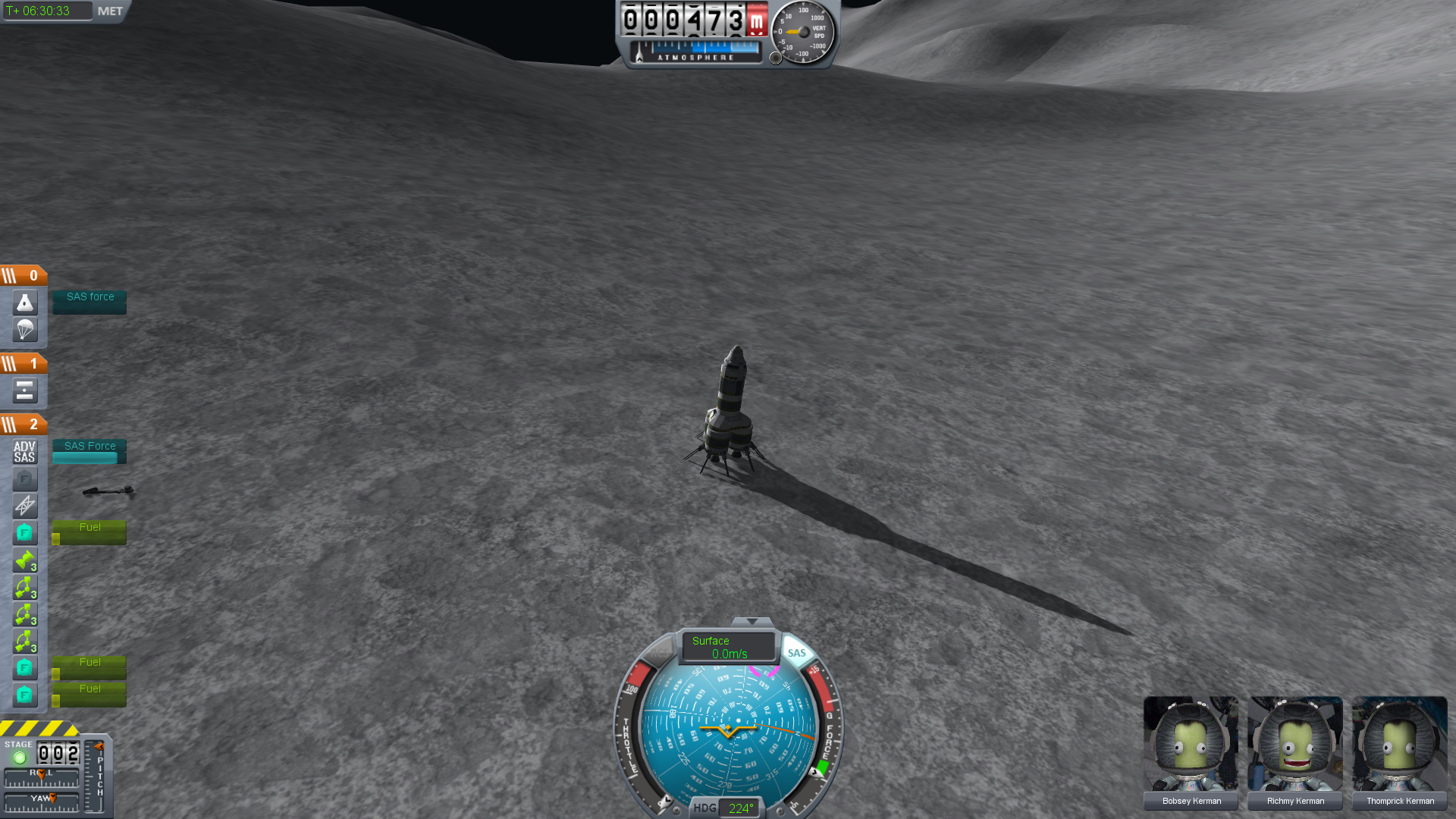This screenshot has width=1456, height=819.
Task: Select the strut connector staging icon
Action: pyautogui.click(x=25, y=506)
